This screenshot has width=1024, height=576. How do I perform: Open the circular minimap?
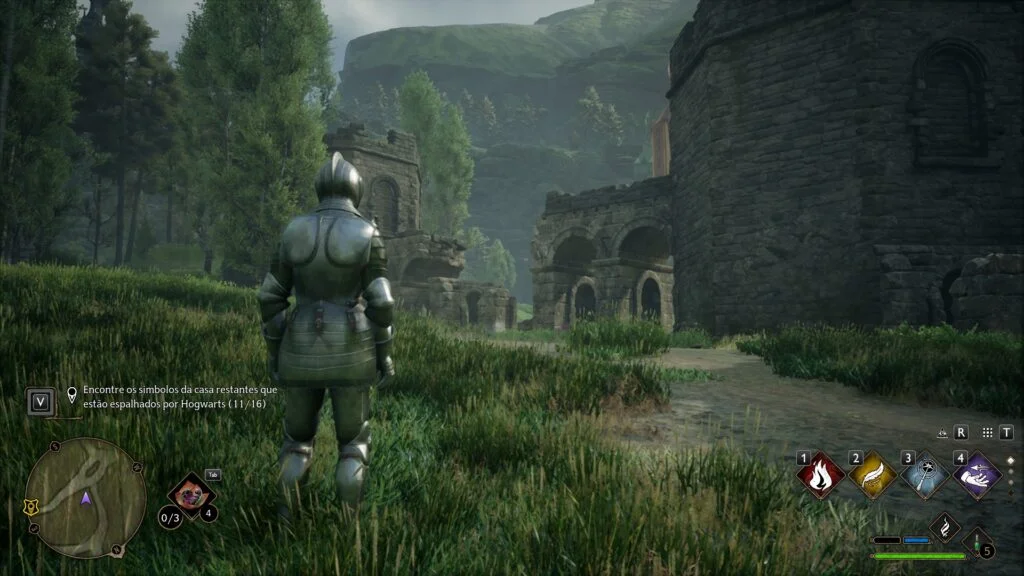click(85, 497)
